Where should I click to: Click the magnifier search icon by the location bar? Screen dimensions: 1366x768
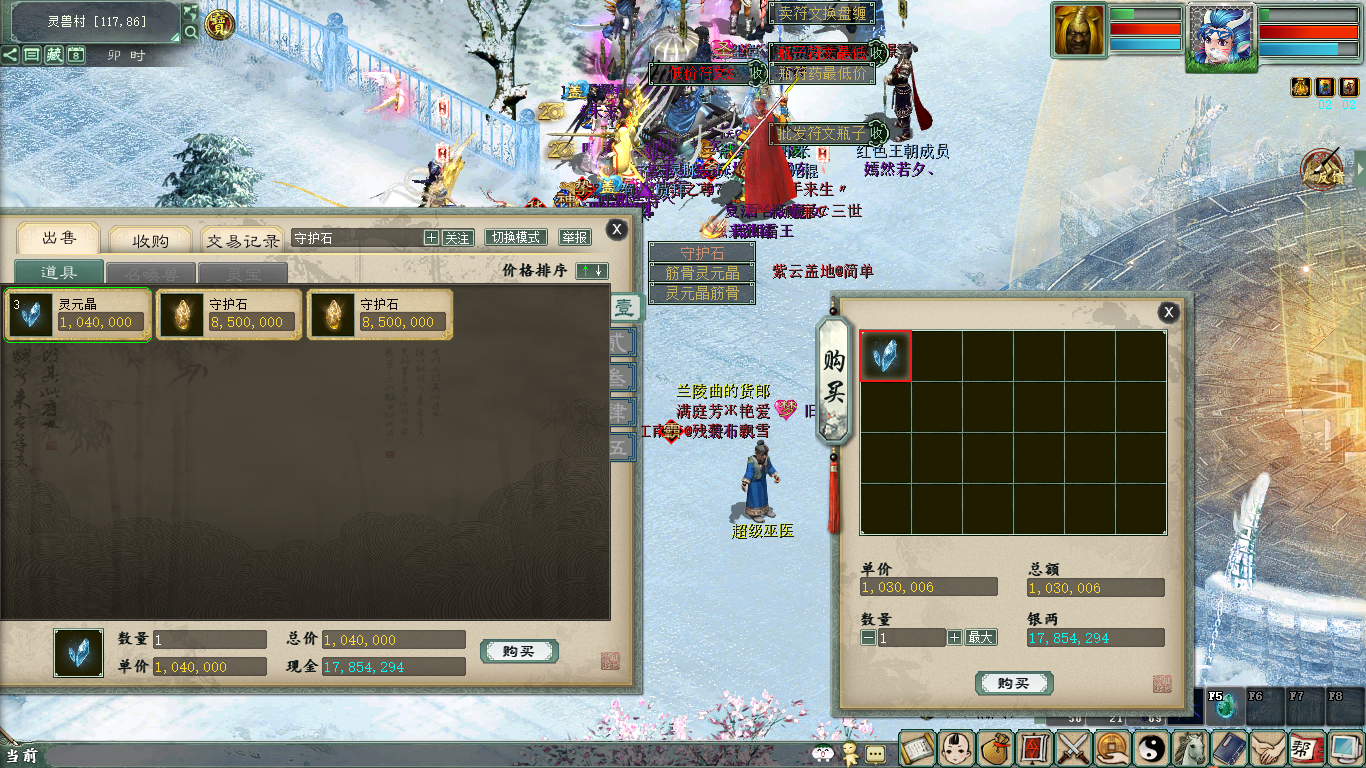(x=190, y=33)
